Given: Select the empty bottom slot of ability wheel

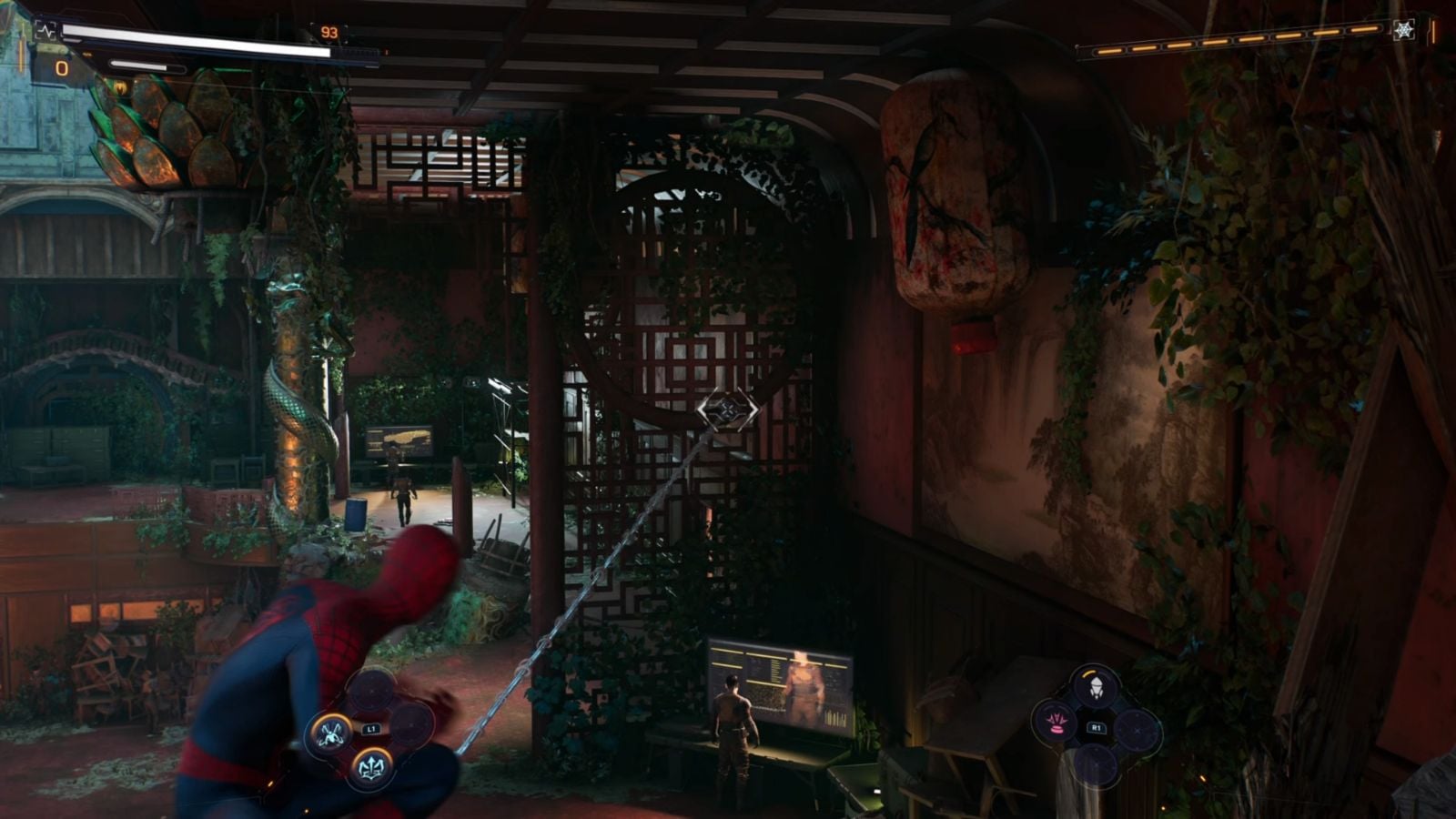Looking at the screenshot, I should tap(1097, 763).
